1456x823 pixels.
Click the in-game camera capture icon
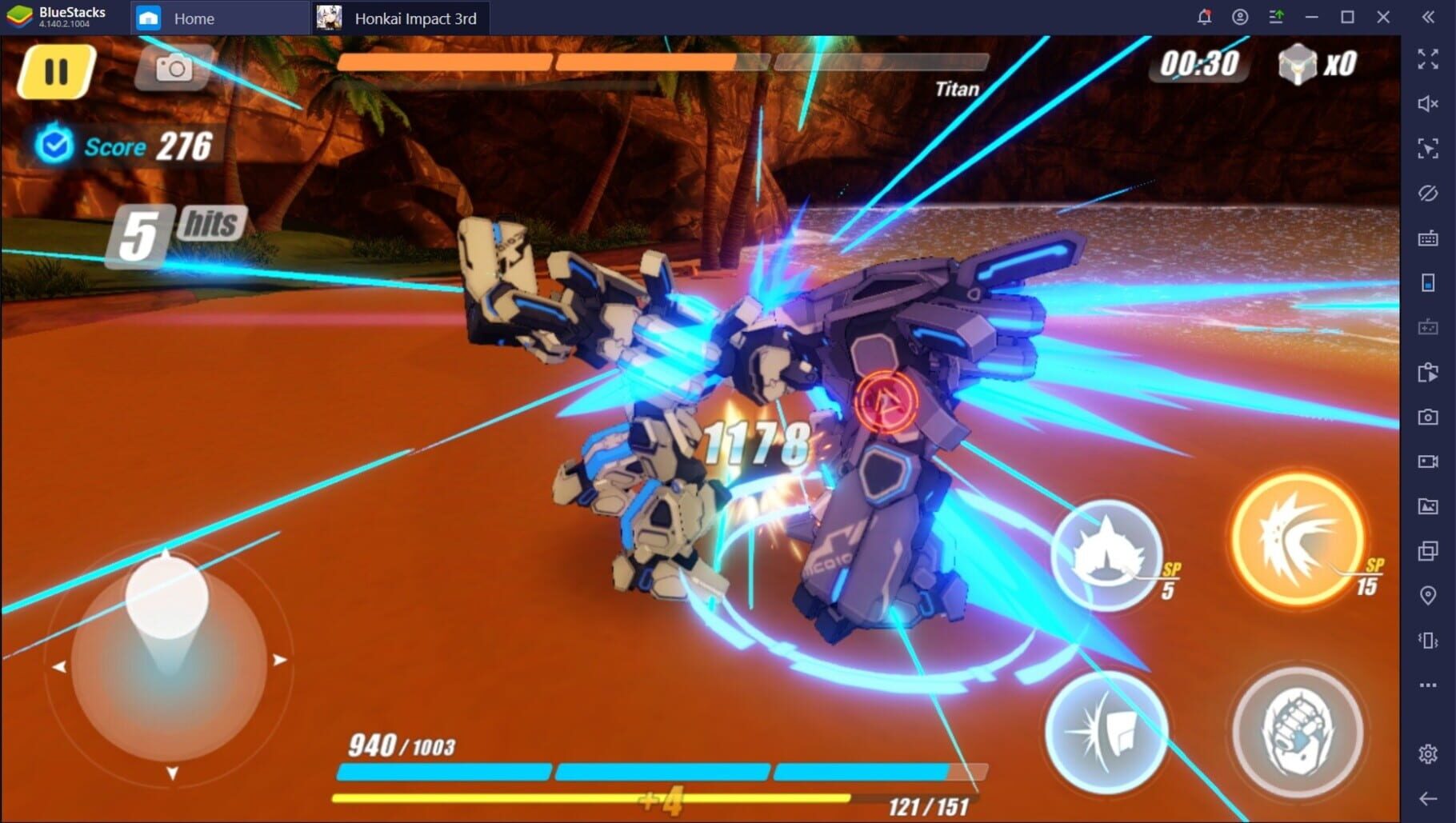coord(172,69)
